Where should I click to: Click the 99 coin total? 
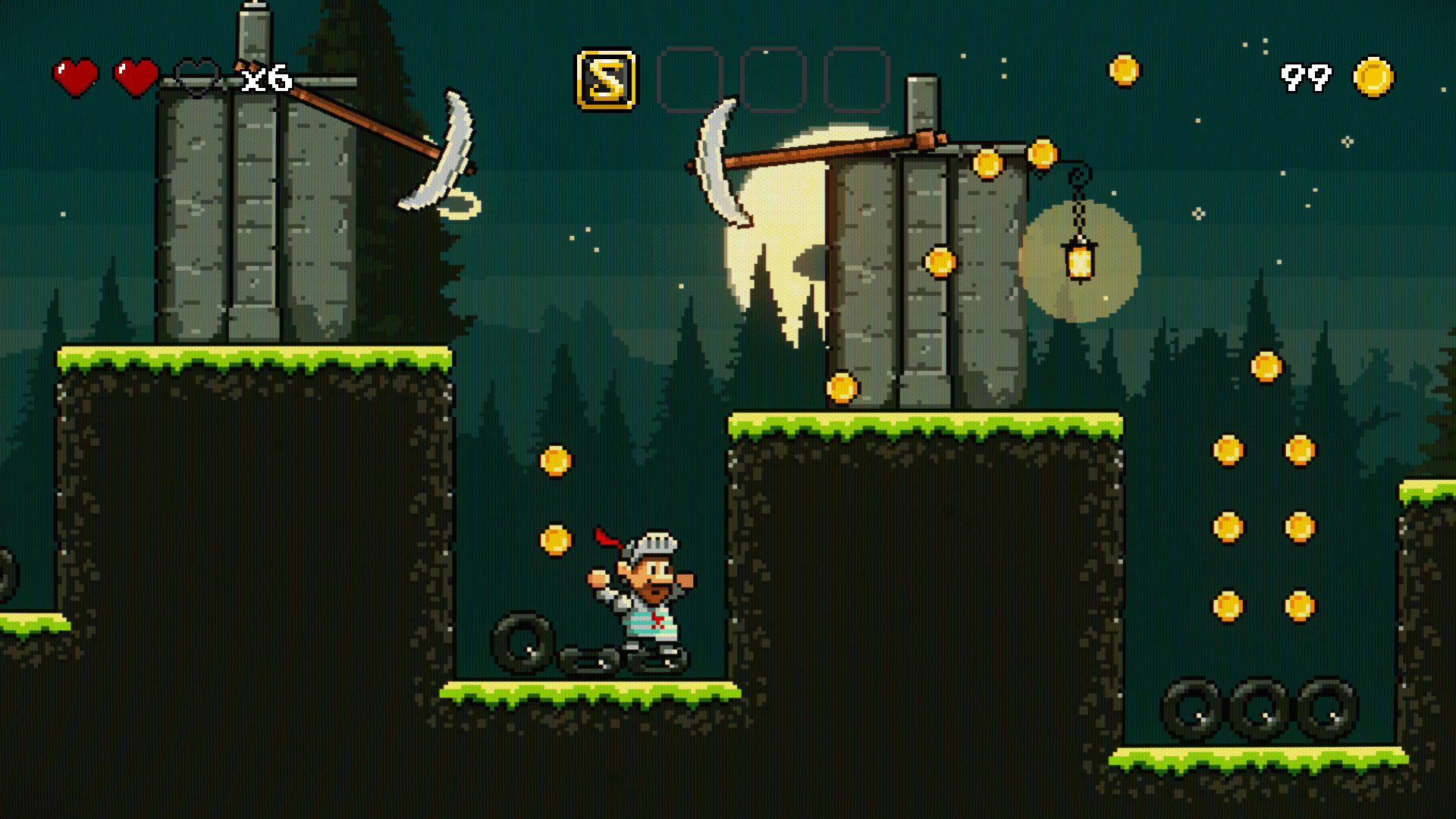point(1305,76)
